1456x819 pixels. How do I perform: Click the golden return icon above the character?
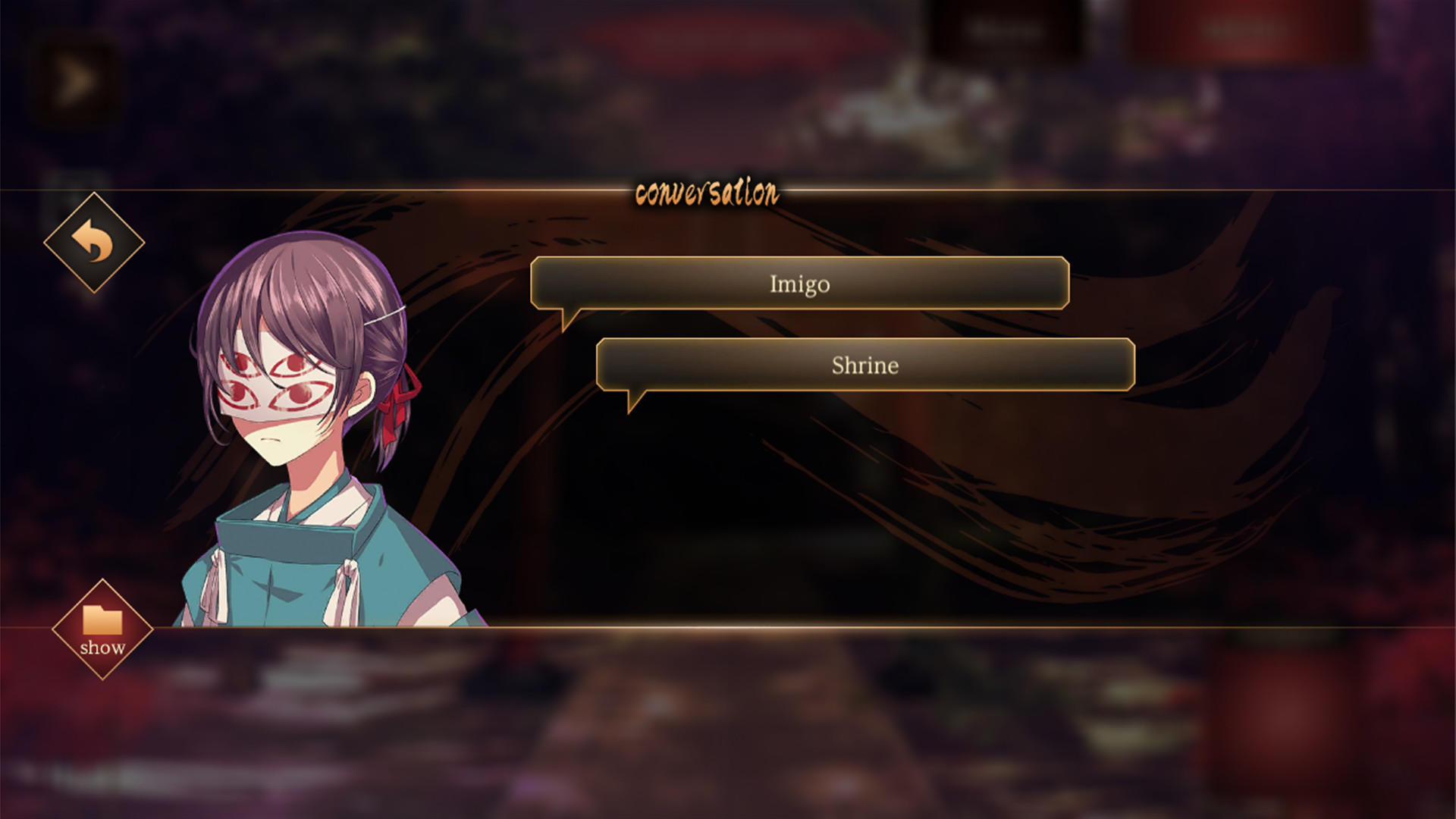point(93,244)
